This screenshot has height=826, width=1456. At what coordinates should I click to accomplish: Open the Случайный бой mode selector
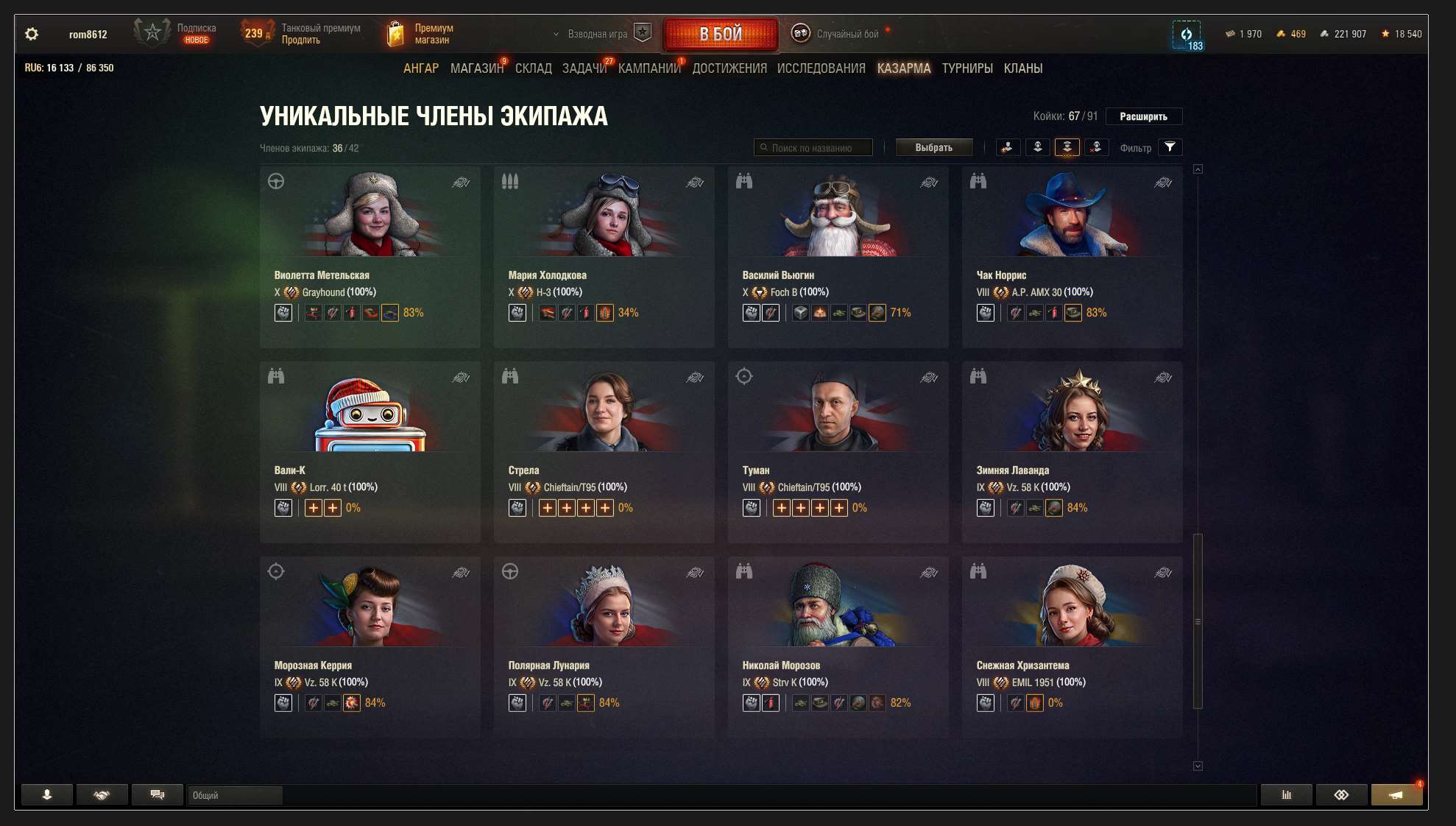(837, 34)
